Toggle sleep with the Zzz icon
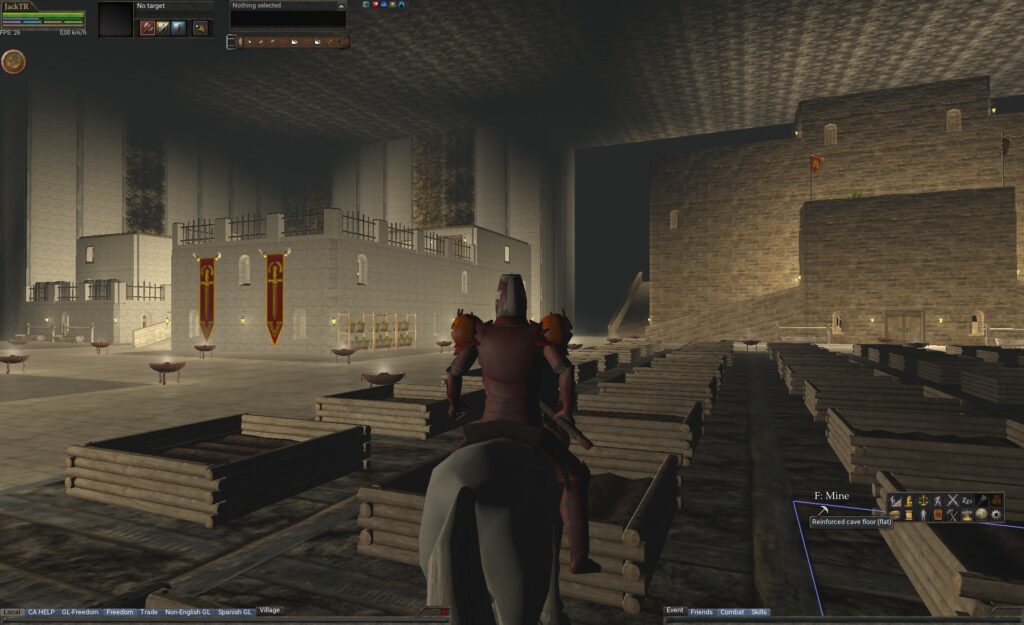 967,500
